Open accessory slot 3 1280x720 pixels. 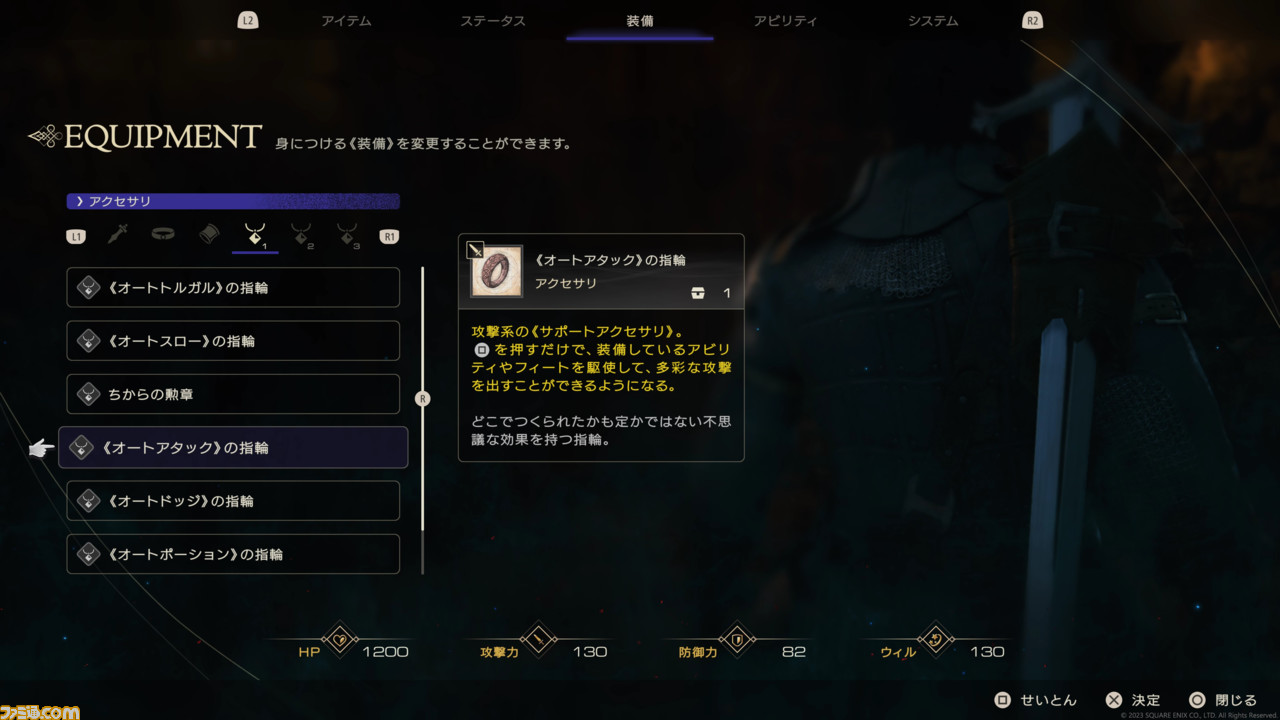click(347, 234)
